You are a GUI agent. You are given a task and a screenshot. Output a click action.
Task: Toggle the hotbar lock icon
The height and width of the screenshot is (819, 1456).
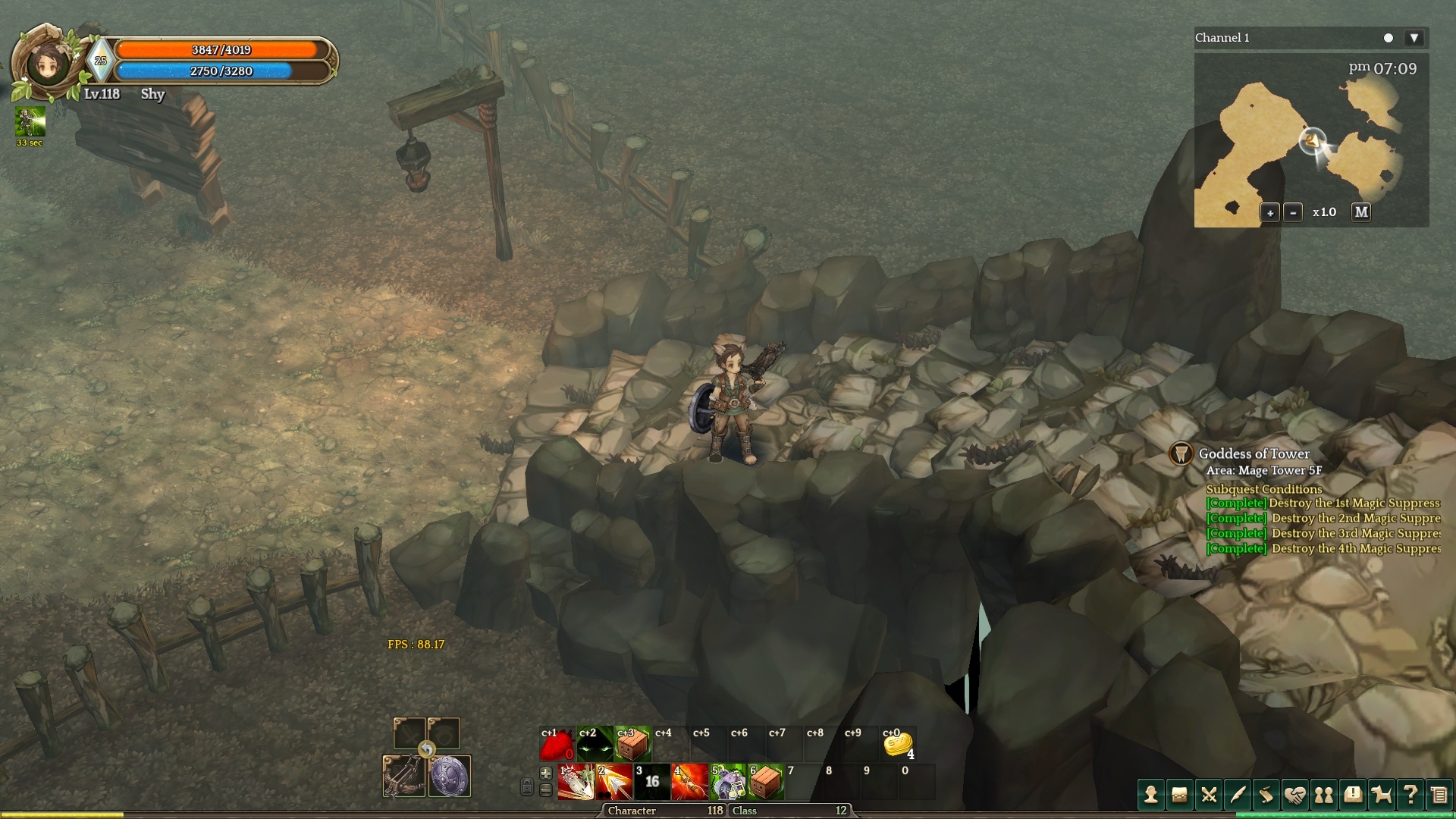point(526,786)
